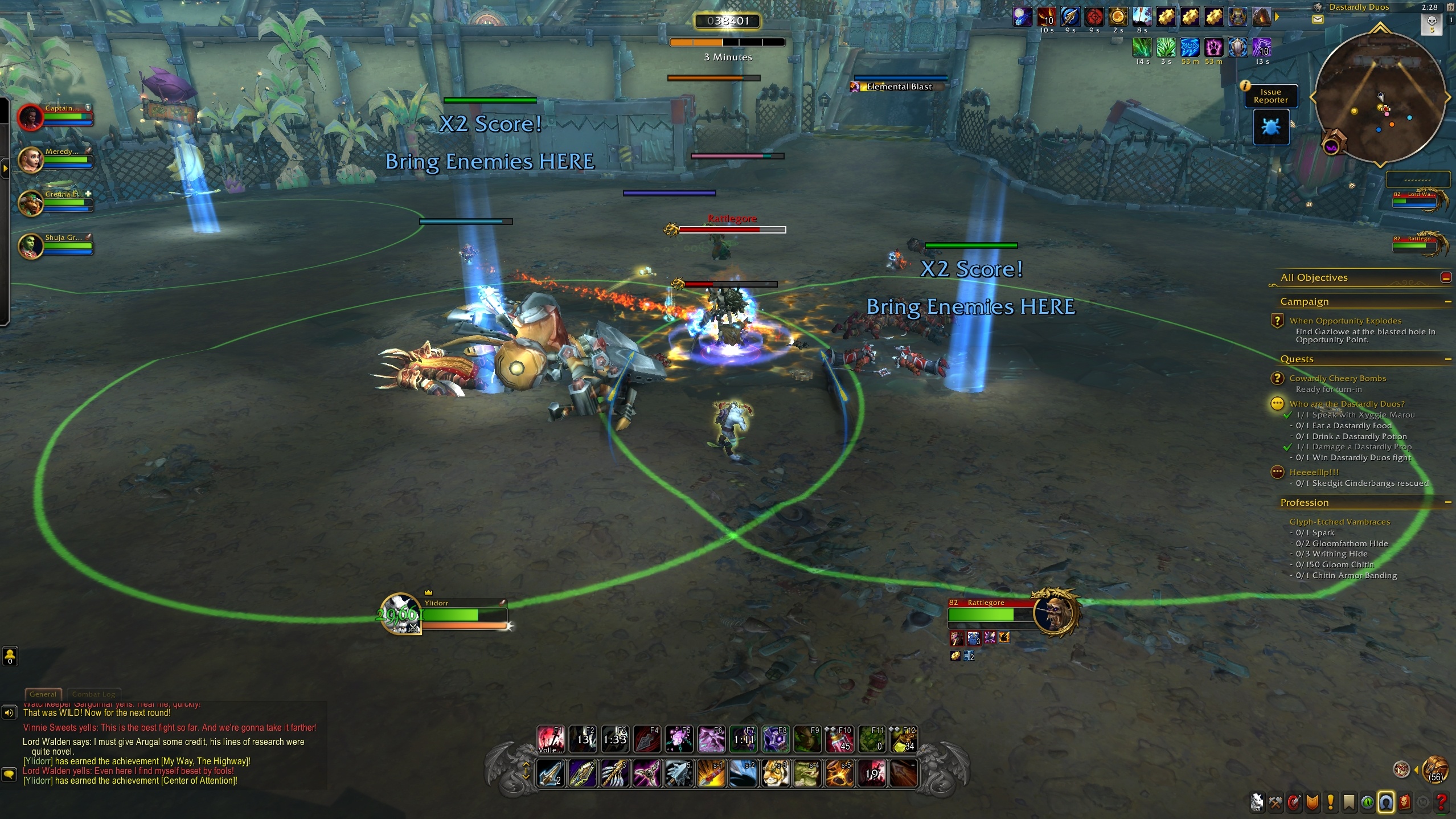Activate the explosive red arrow shot ability
The image size is (1456, 819).
click(x=711, y=773)
